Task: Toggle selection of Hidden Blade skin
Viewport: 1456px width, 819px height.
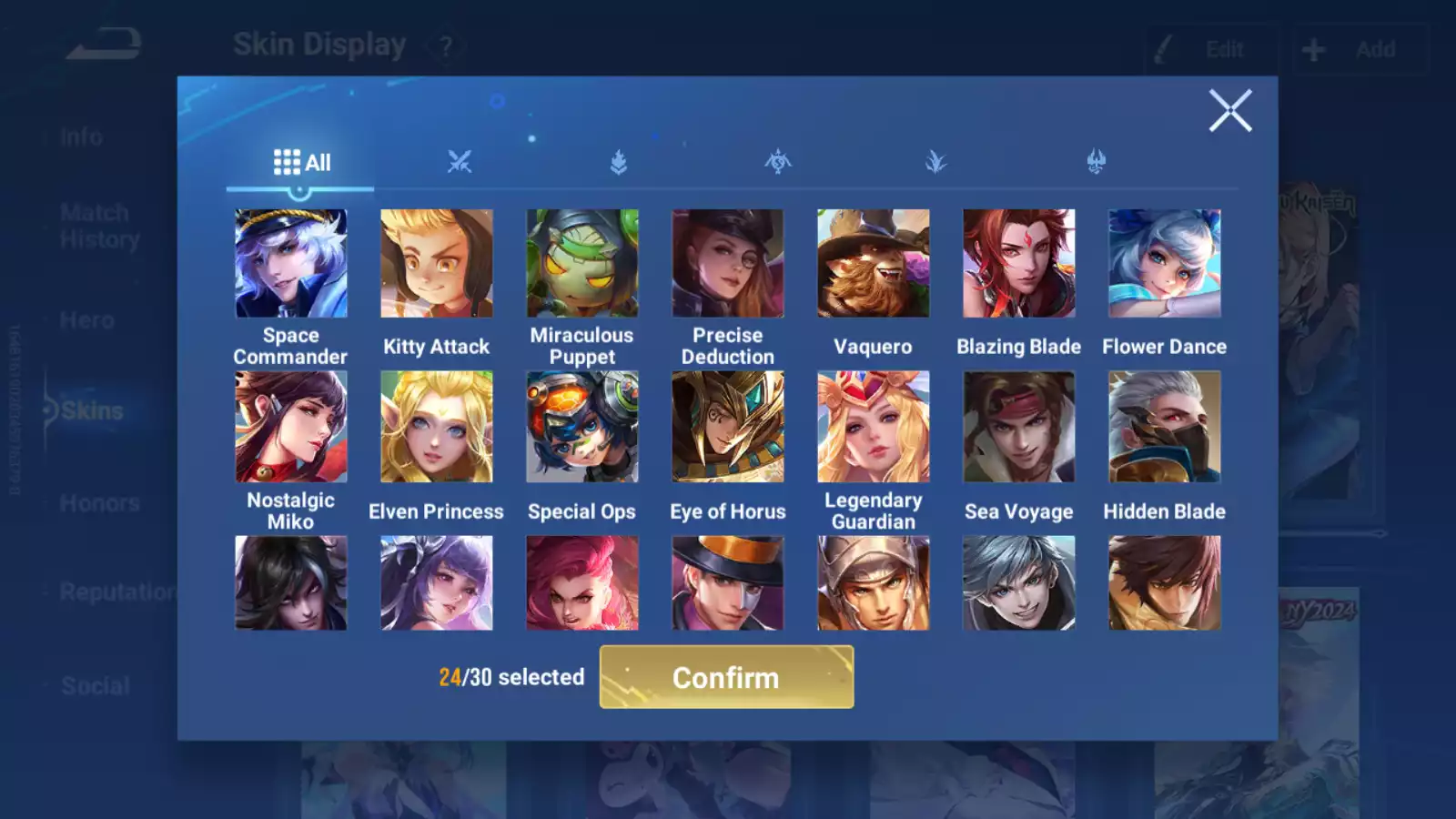Action: [1165, 426]
